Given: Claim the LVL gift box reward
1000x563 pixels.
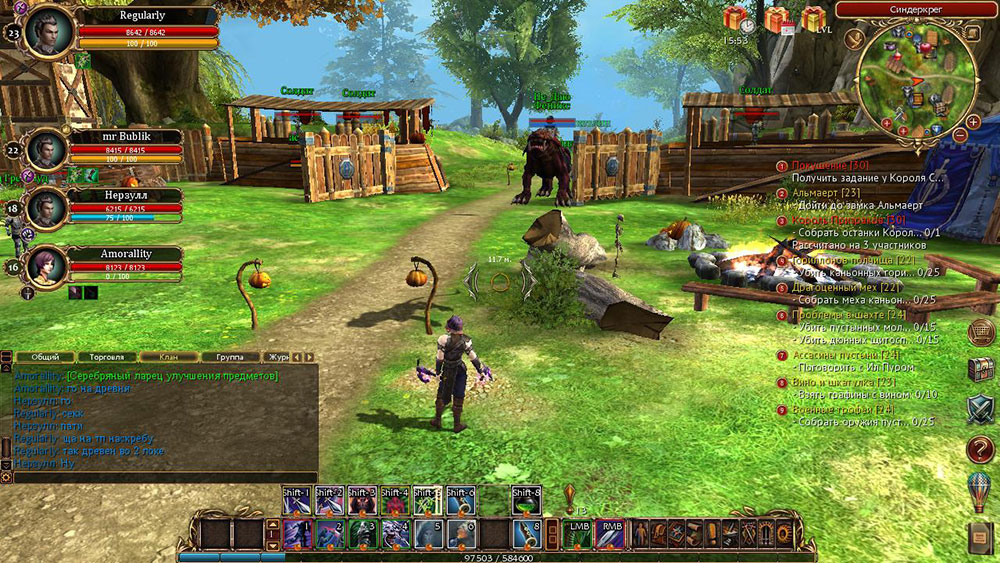Looking at the screenshot, I should pyautogui.click(x=814, y=18).
